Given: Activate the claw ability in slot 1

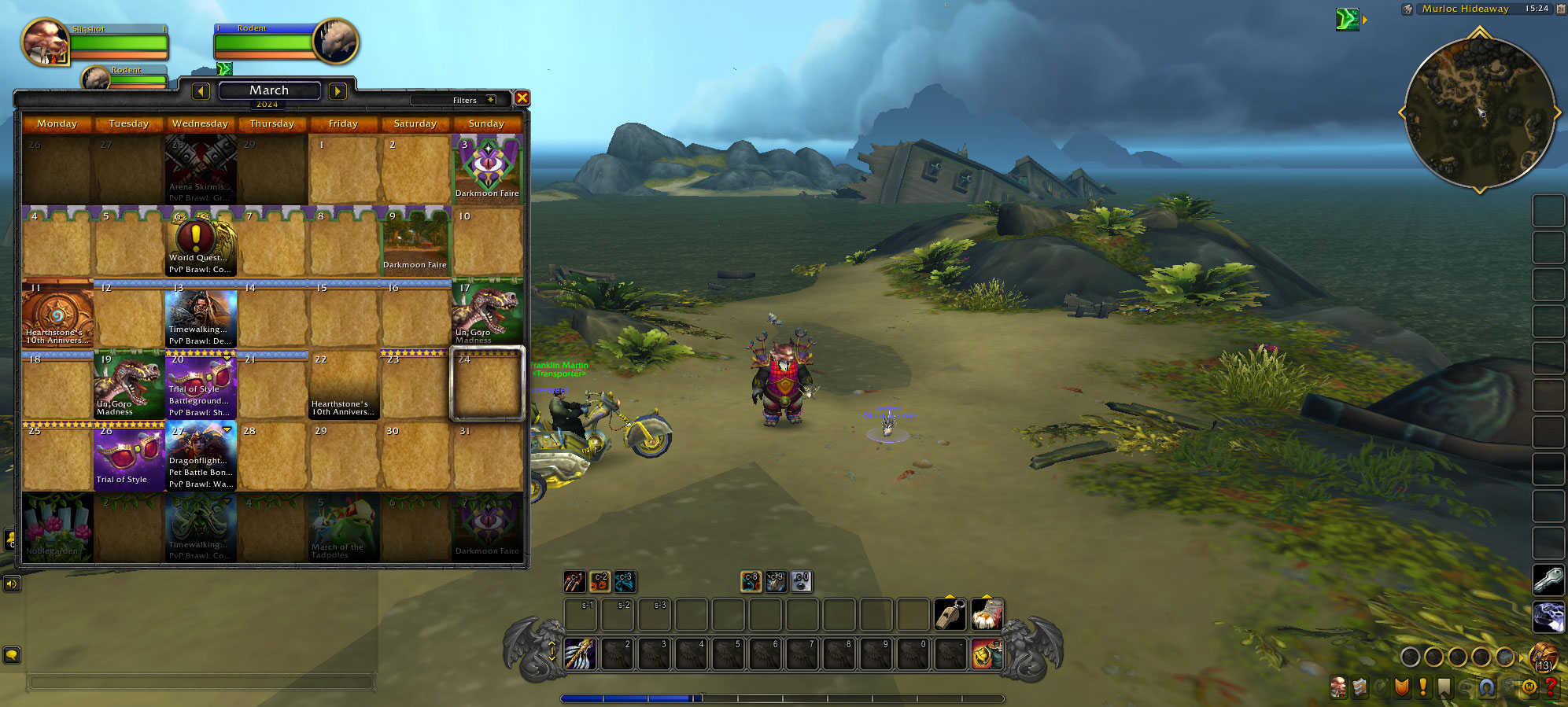Looking at the screenshot, I should [x=579, y=654].
